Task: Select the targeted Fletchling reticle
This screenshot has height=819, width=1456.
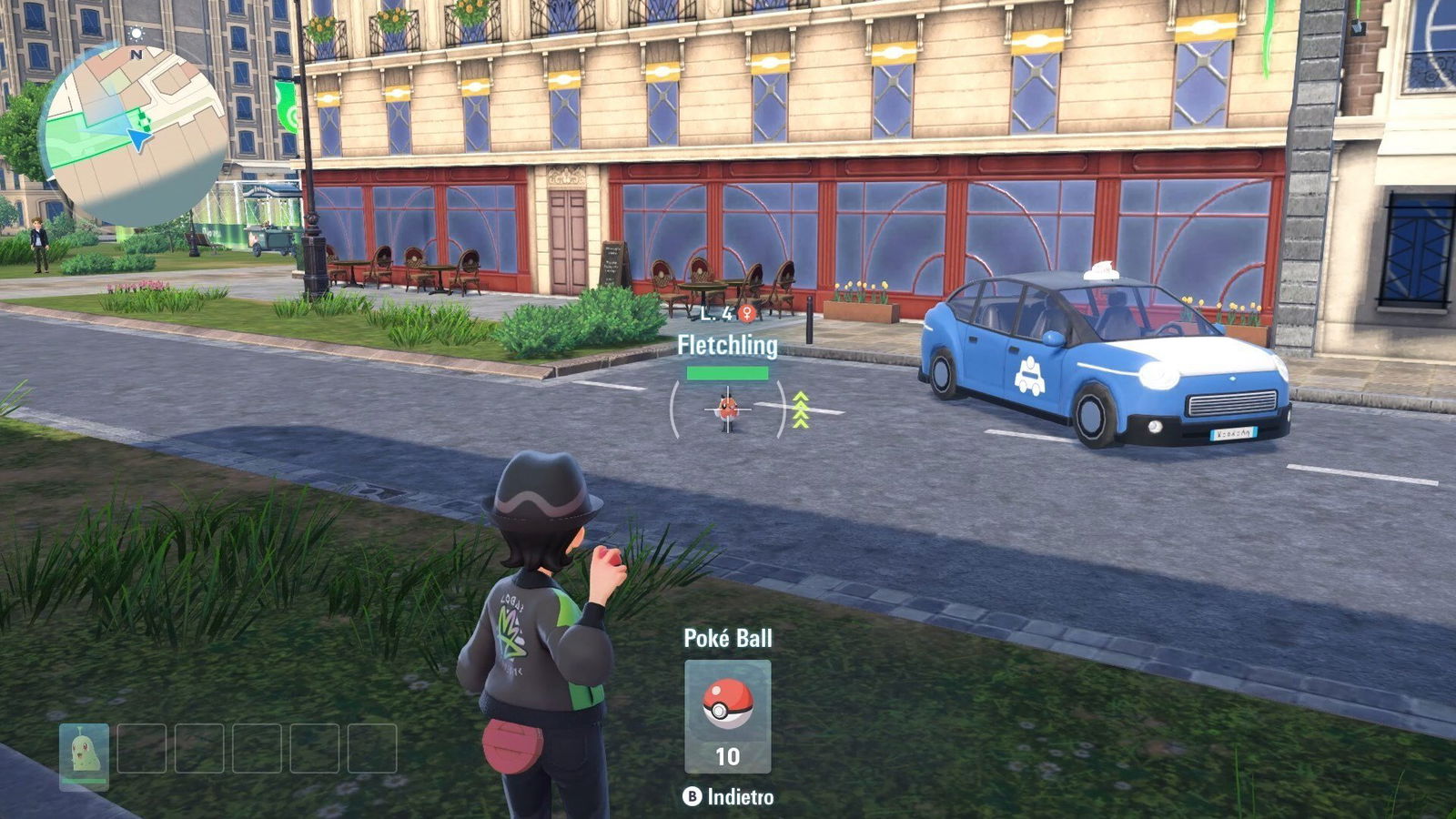Action: (x=727, y=409)
